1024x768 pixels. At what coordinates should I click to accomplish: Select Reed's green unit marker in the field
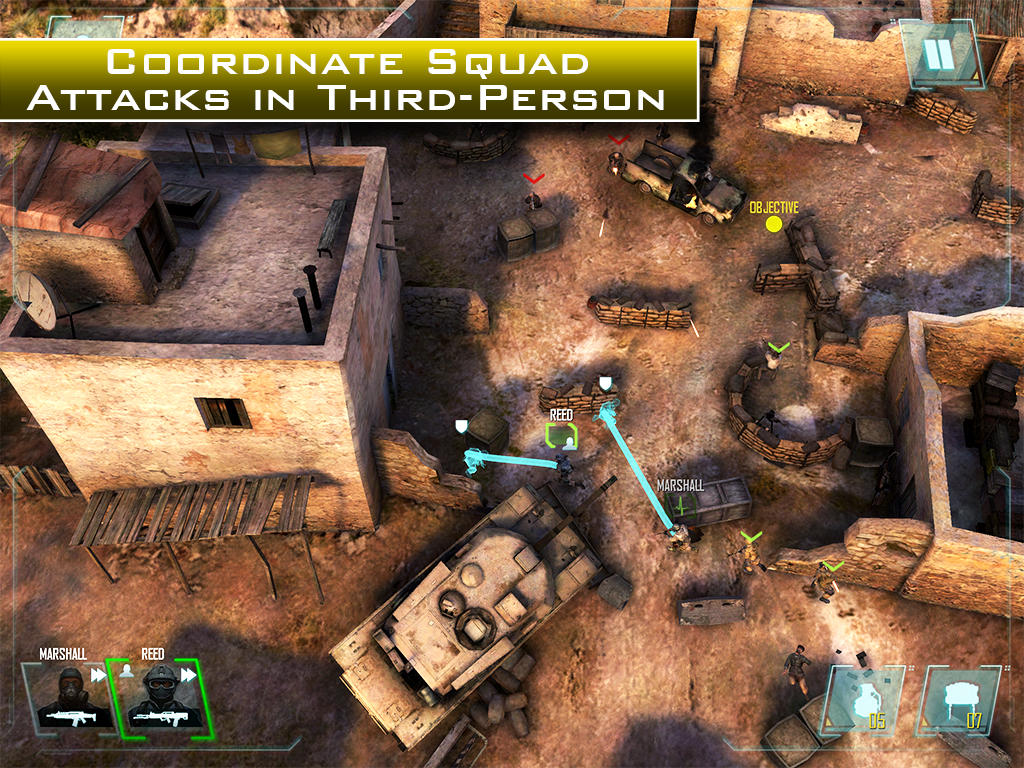[562, 436]
